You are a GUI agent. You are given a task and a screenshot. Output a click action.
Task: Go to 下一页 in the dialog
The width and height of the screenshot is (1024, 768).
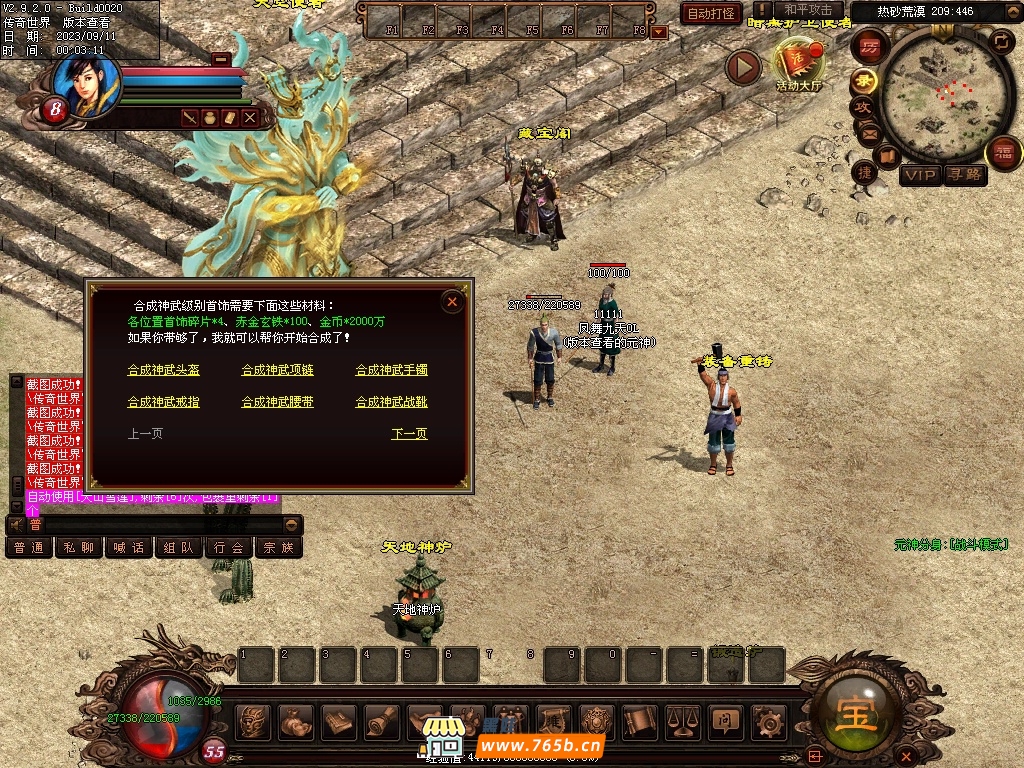[x=409, y=434]
